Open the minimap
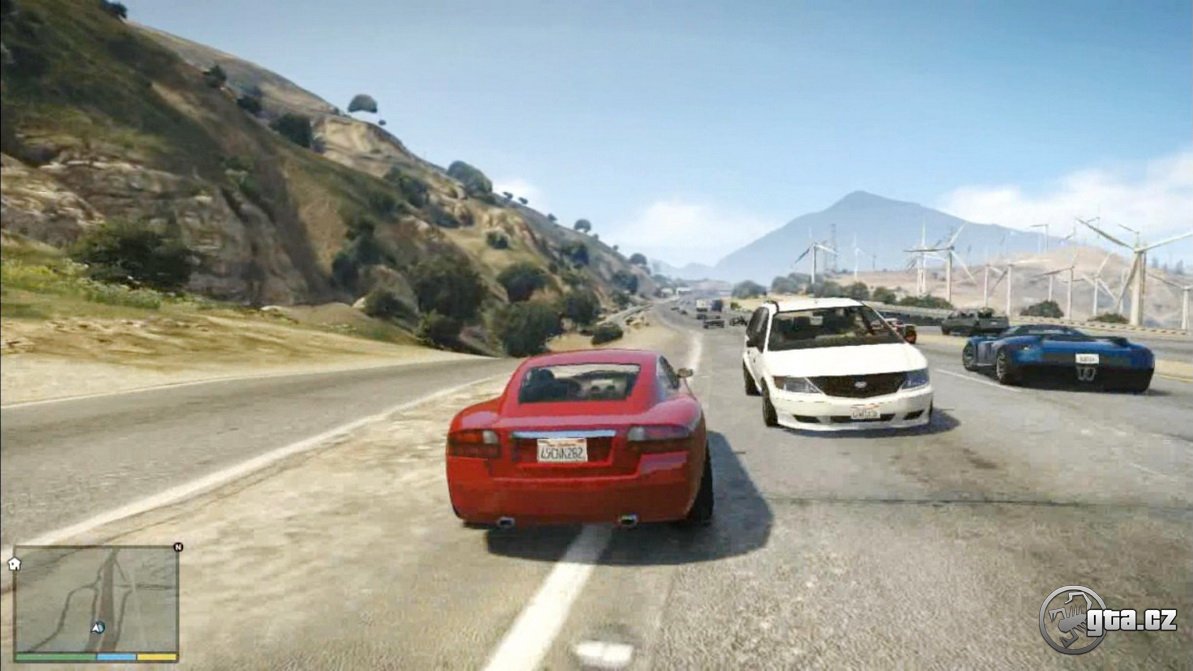1193x671 pixels. point(96,600)
